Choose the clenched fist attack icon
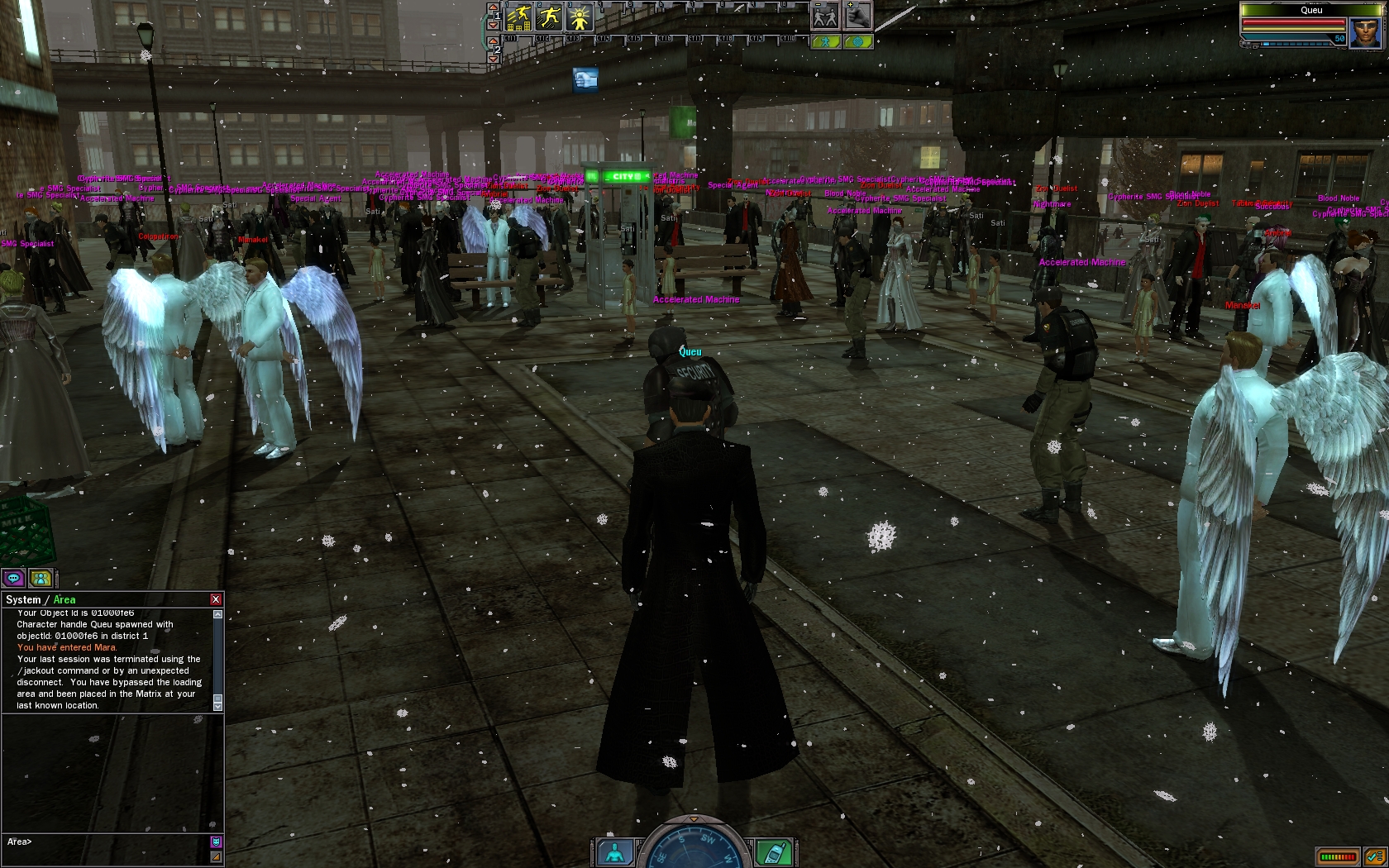 [857, 17]
